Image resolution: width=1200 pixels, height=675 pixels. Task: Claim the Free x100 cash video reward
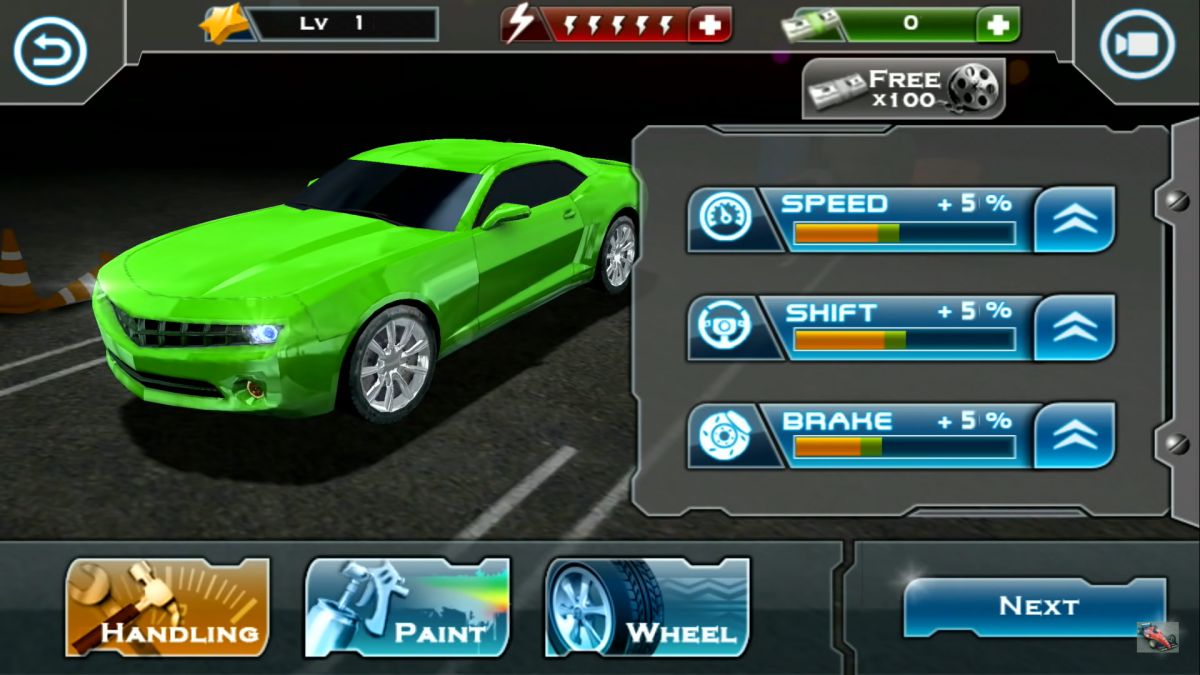click(x=903, y=90)
